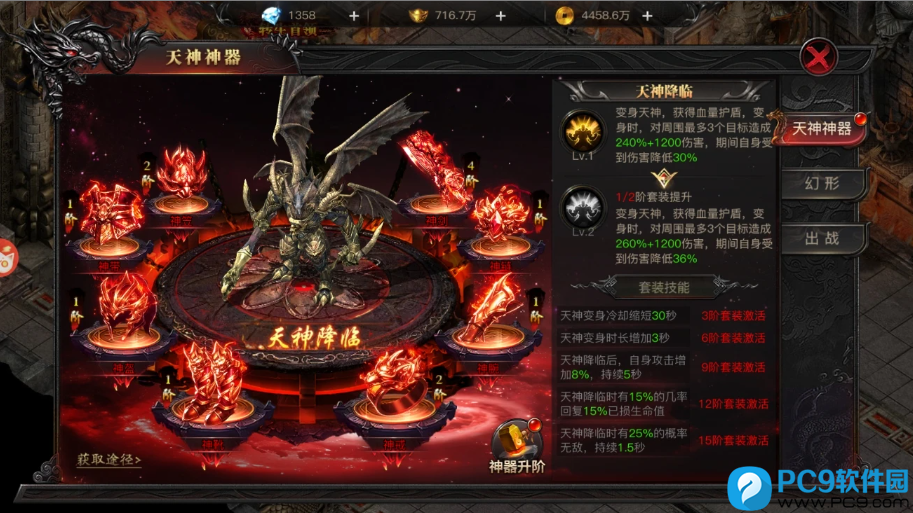This screenshot has width=913, height=513.
Task: Click the Lv.2 greyed skill icon
Action: coord(580,207)
